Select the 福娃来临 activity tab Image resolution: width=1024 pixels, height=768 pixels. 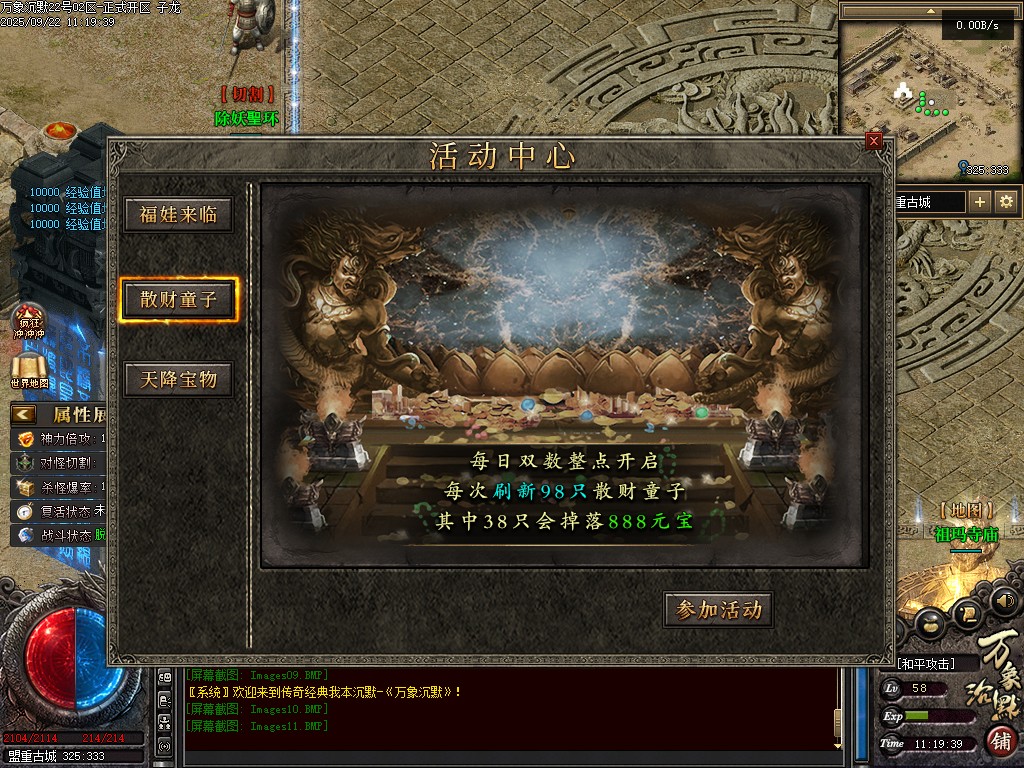(x=178, y=215)
